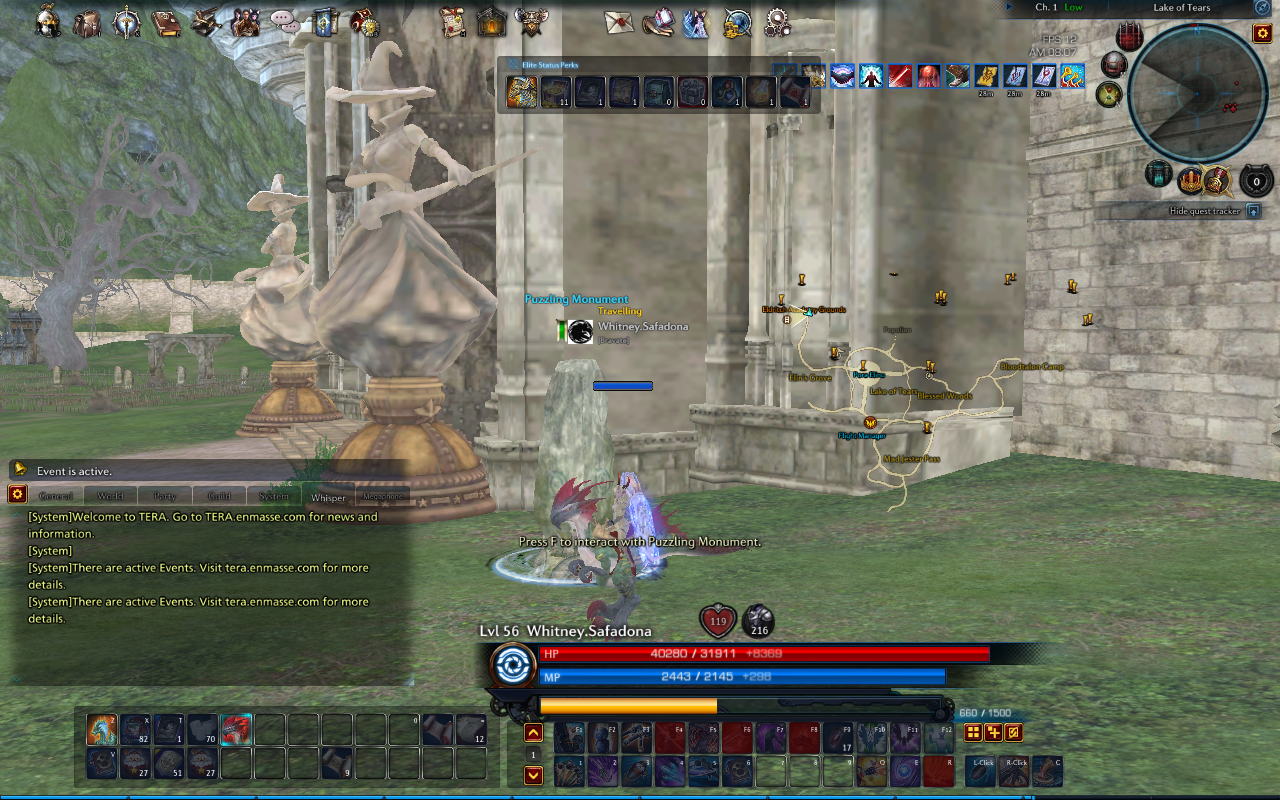Collapse the Elite Status Perks bar
1280x800 pixels.
pyautogui.click(x=512, y=64)
